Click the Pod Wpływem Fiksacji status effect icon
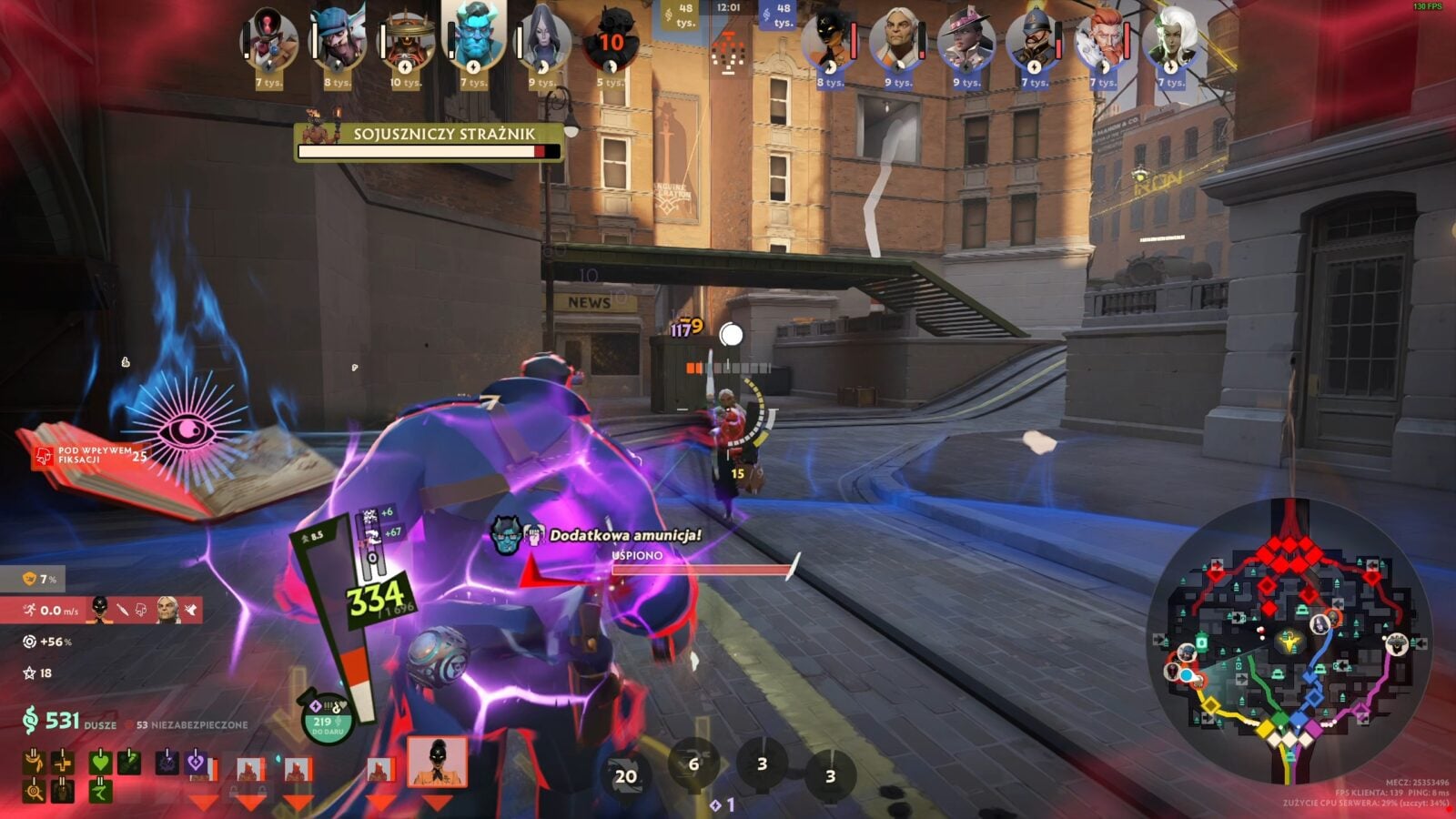This screenshot has height=819, width=1456. pyautogui.click(x=43, y=455)
